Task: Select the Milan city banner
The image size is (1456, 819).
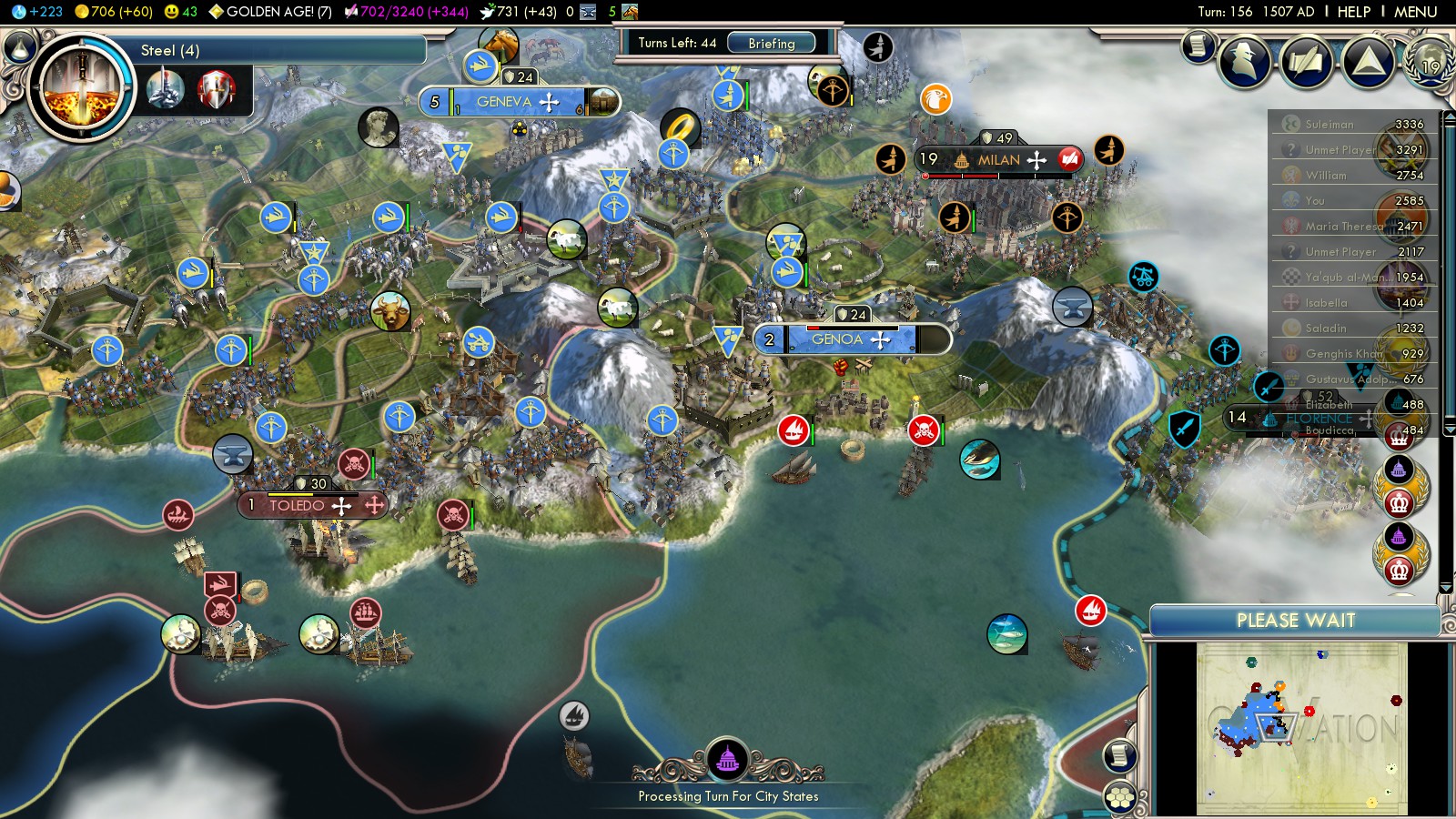Action: point(999,160)
